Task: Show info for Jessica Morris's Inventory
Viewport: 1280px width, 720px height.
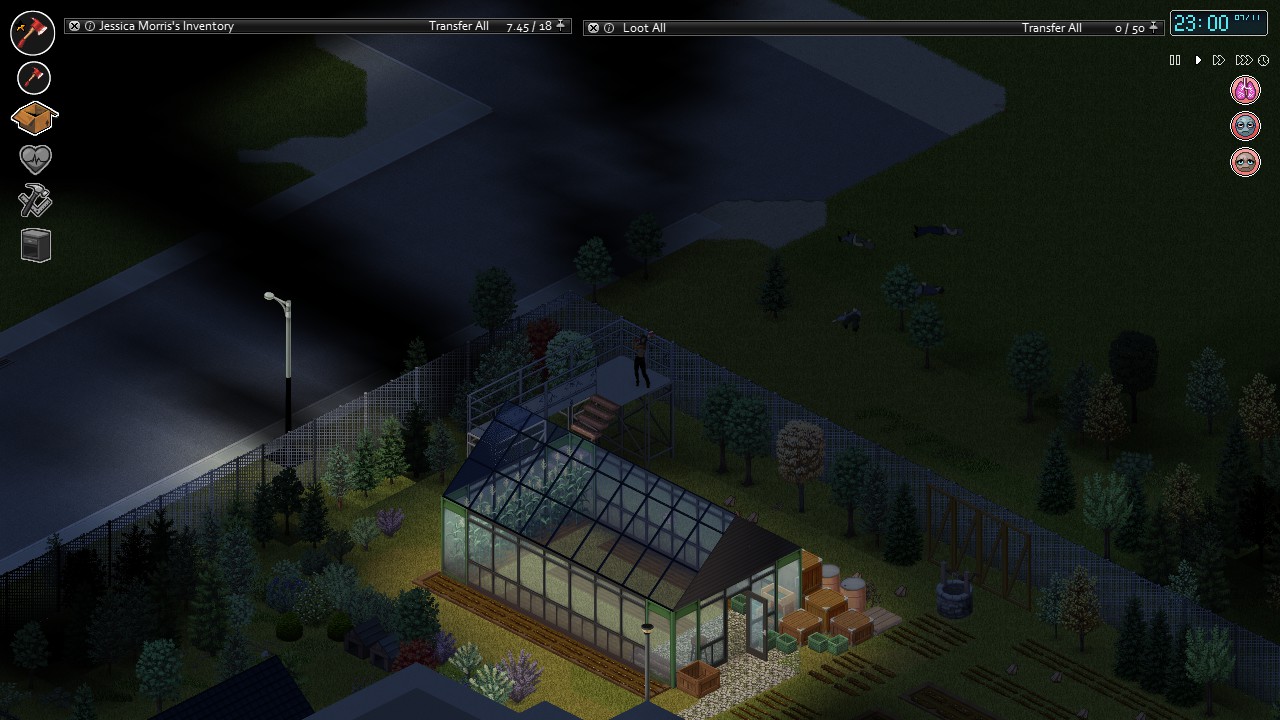Action: [90, 26]
